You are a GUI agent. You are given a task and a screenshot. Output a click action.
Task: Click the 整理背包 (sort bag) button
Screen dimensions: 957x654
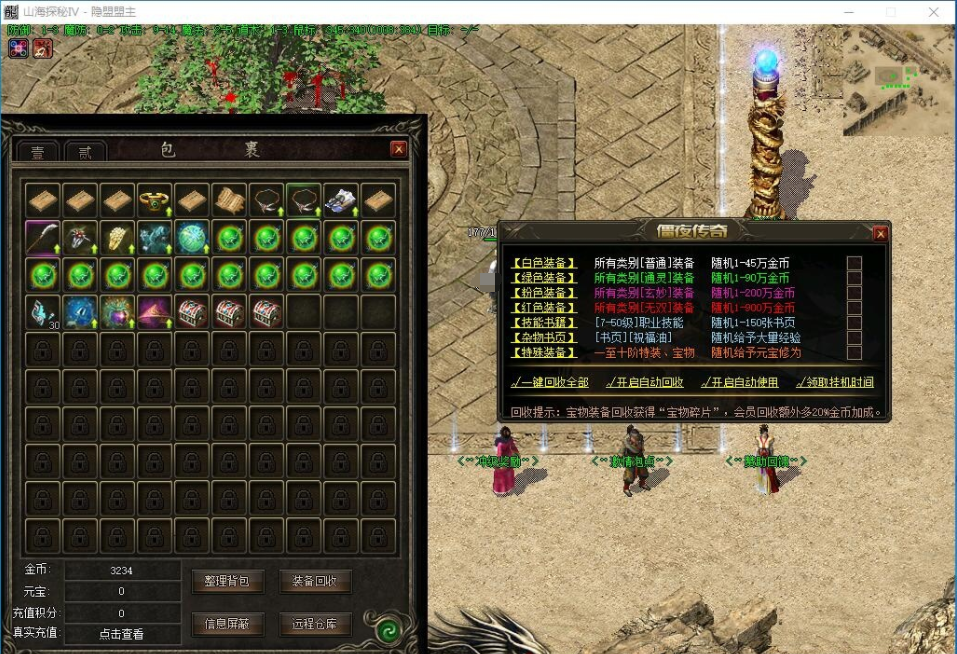(x=228, y=581)
